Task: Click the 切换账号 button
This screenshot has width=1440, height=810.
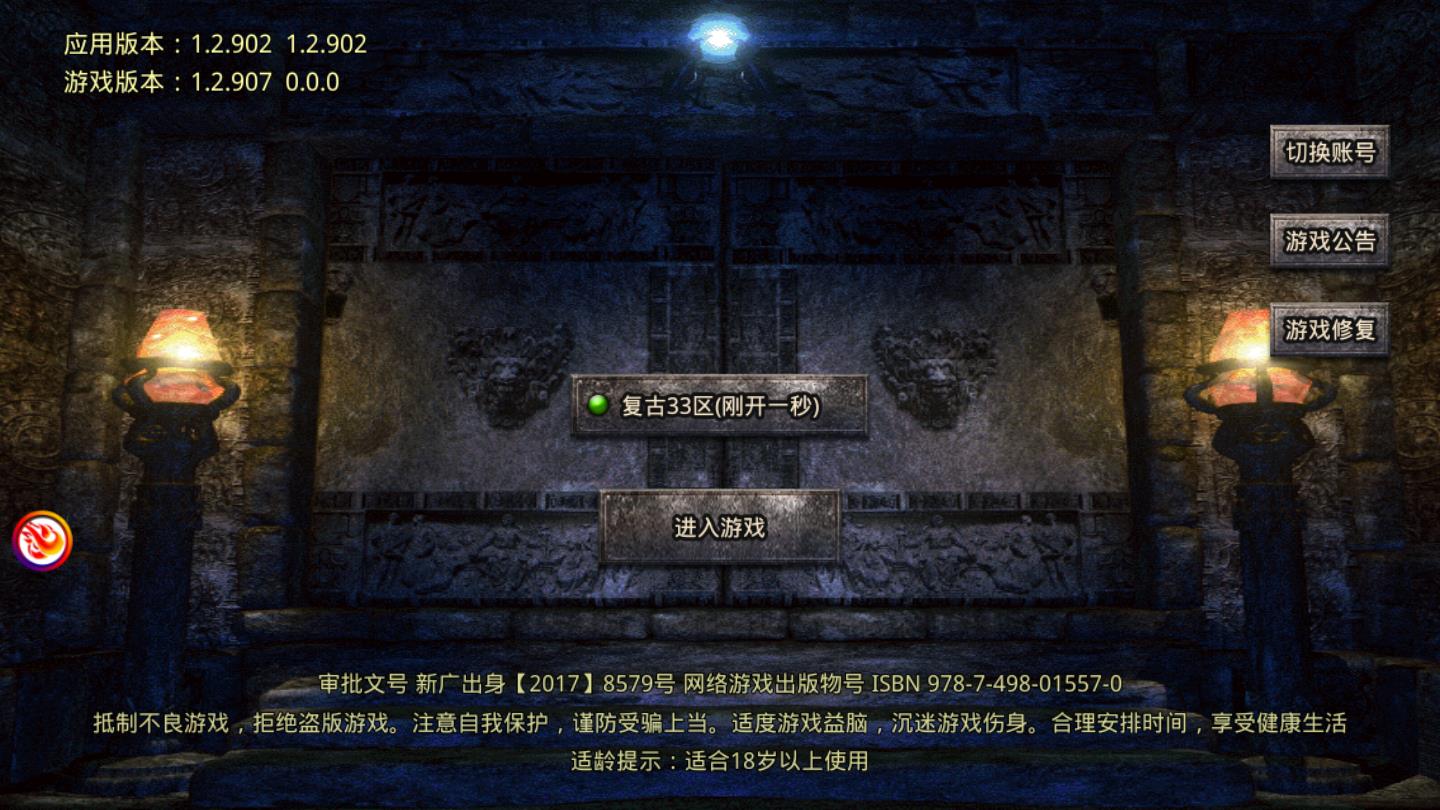Action: click(x=1330, y=153)
